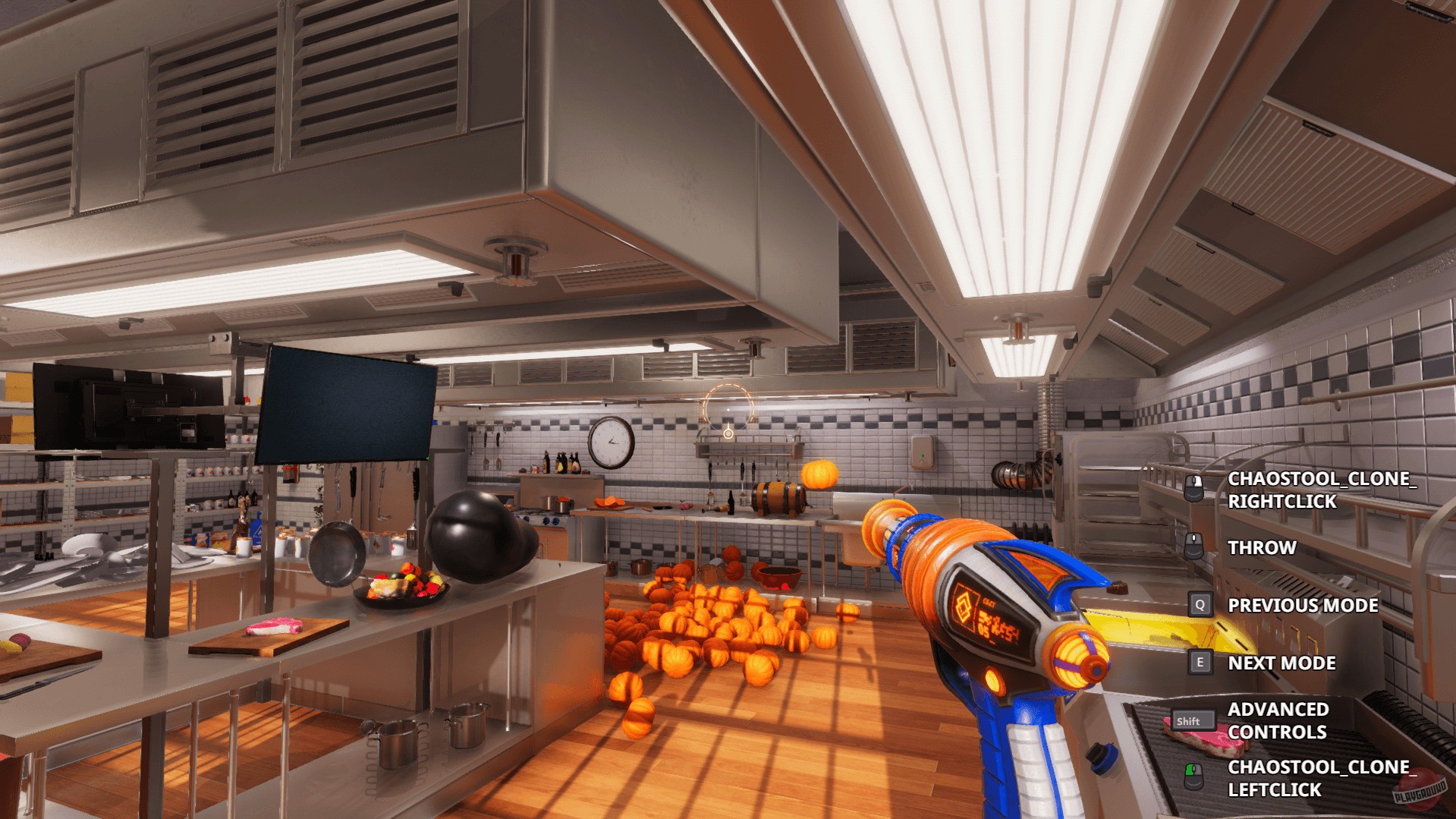Click the left-click mouse icon beside CHAOSTOOL_CLONE_LEFTCLICK

[1193, 777]
